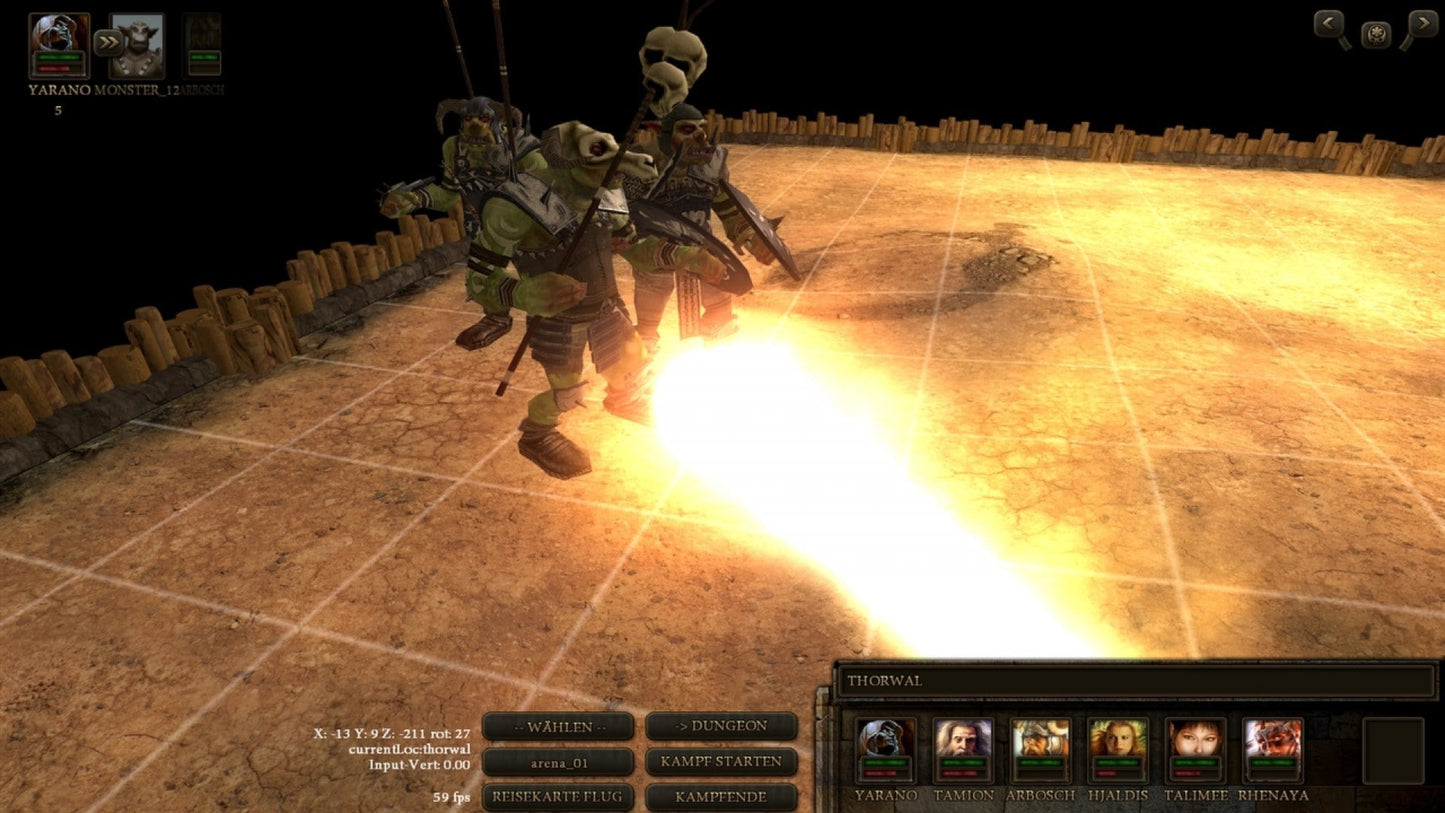Select YARANO's combat portrait at top left
1445x813 pixels.
click(x=58, y=45)
